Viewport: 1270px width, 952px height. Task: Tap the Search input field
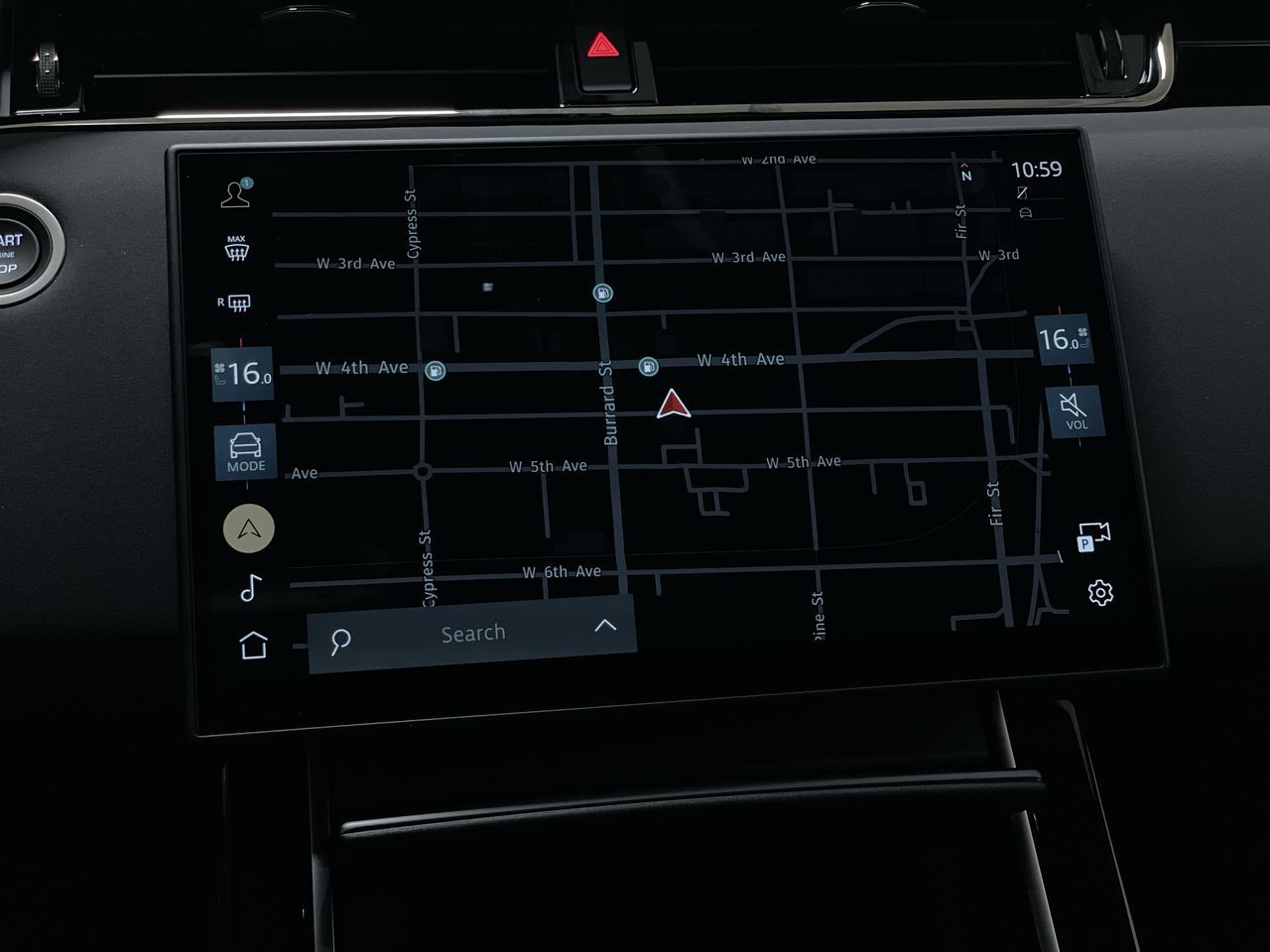tap(474, 632)
